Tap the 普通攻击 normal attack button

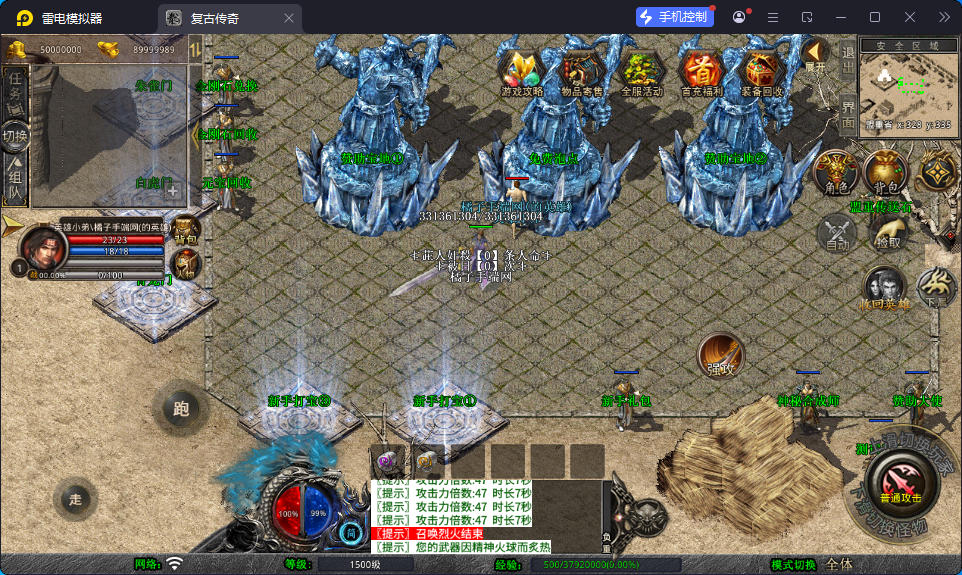[900, 478]
